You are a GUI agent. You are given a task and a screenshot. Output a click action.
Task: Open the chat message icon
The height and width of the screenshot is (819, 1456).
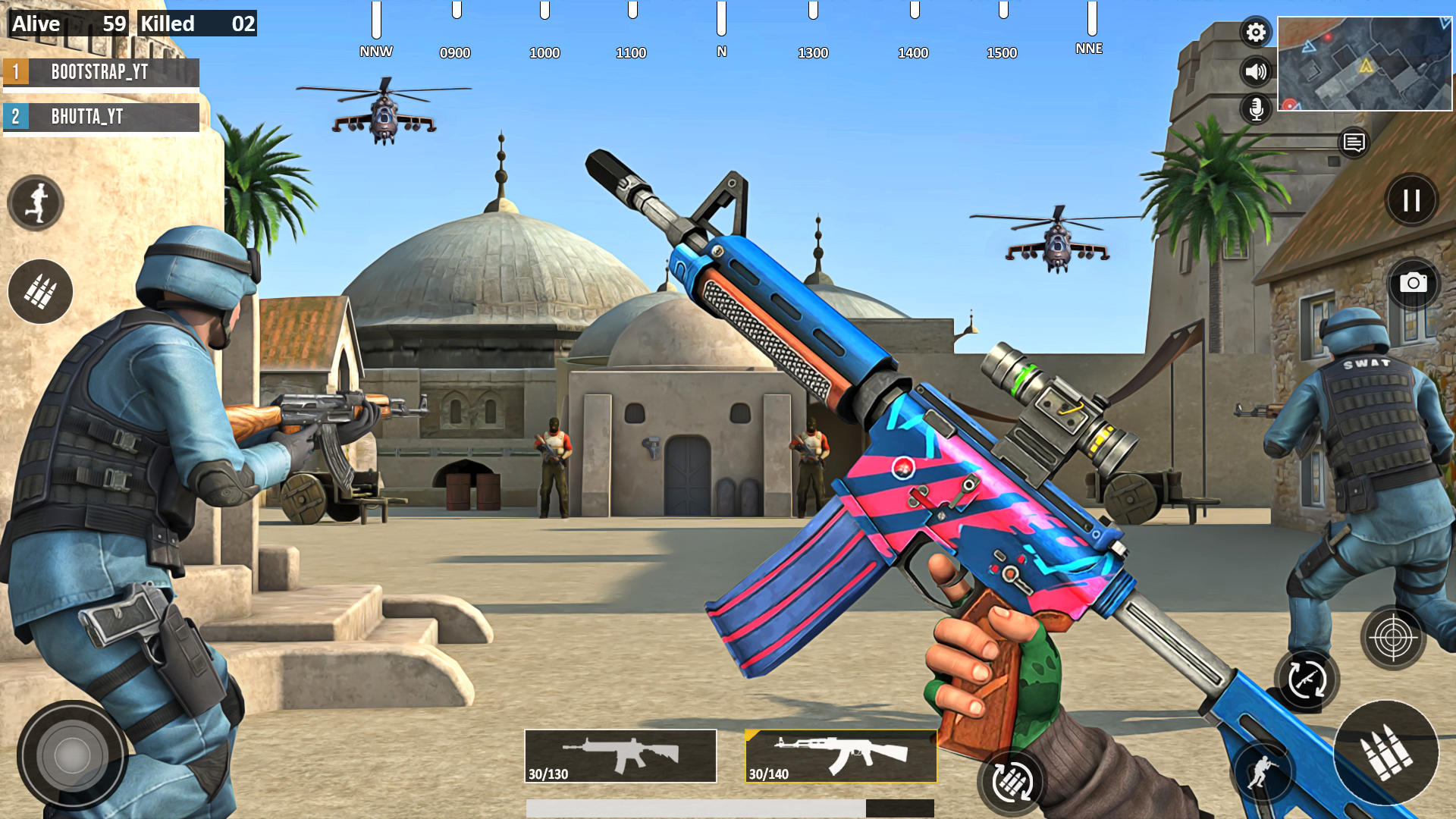pyautogui.click(x=1353, y=142)
